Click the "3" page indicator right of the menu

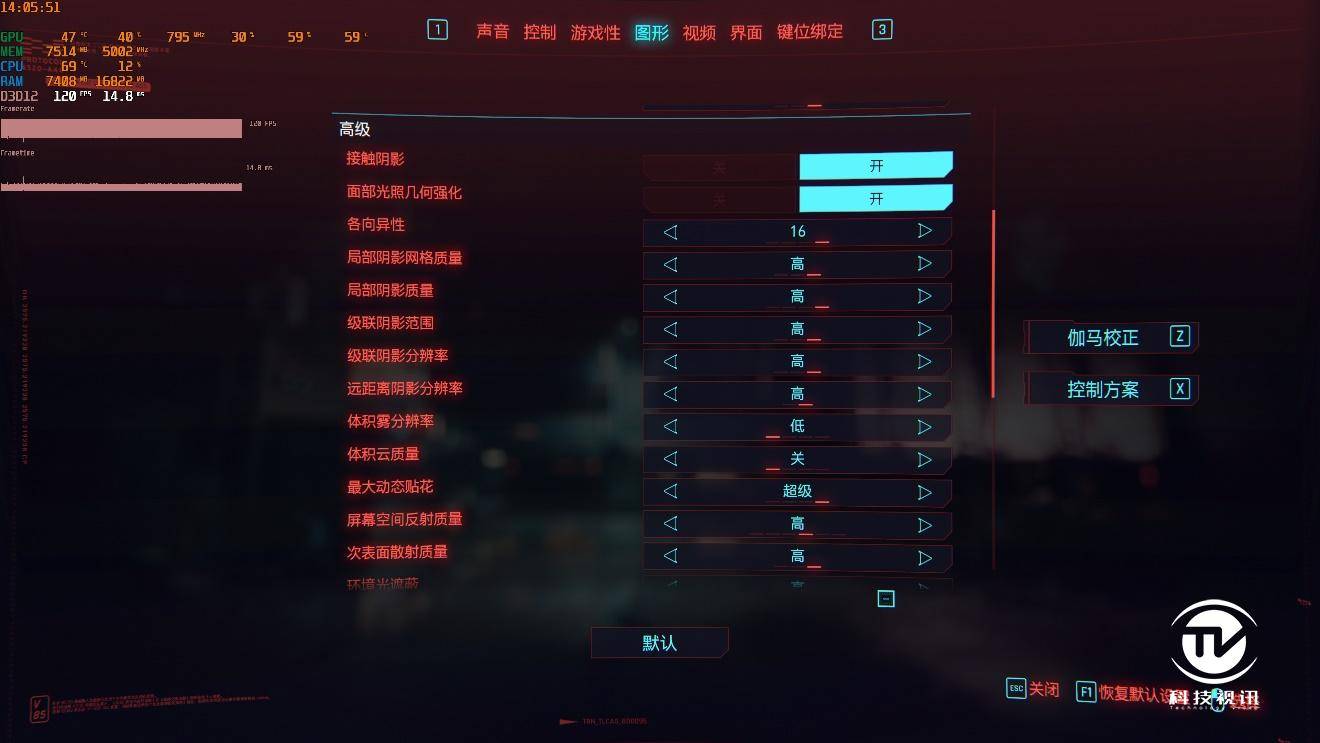coord(881,30)
